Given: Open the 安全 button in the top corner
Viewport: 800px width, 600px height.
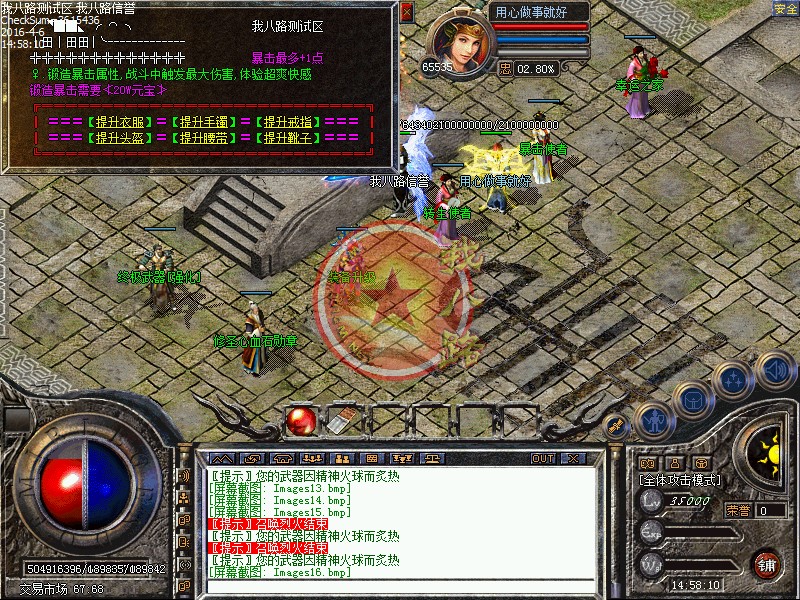Looking at the screenshot, I should 786,9.
